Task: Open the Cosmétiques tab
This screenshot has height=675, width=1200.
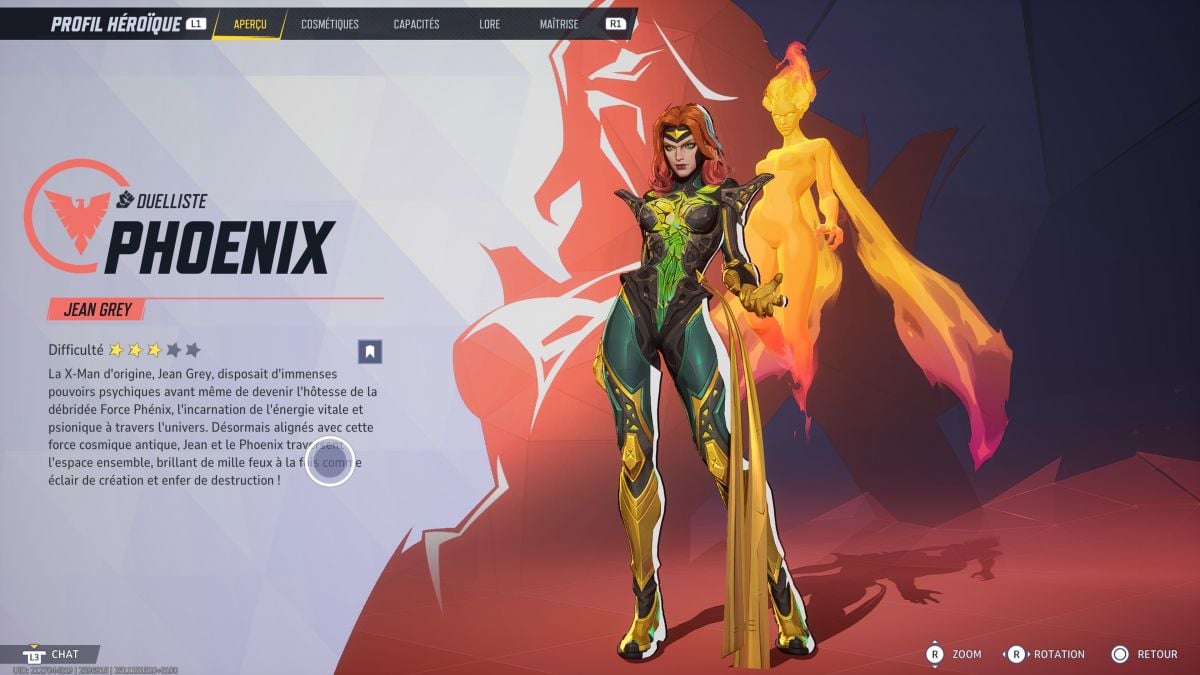Action: click(x=330, y=24)
